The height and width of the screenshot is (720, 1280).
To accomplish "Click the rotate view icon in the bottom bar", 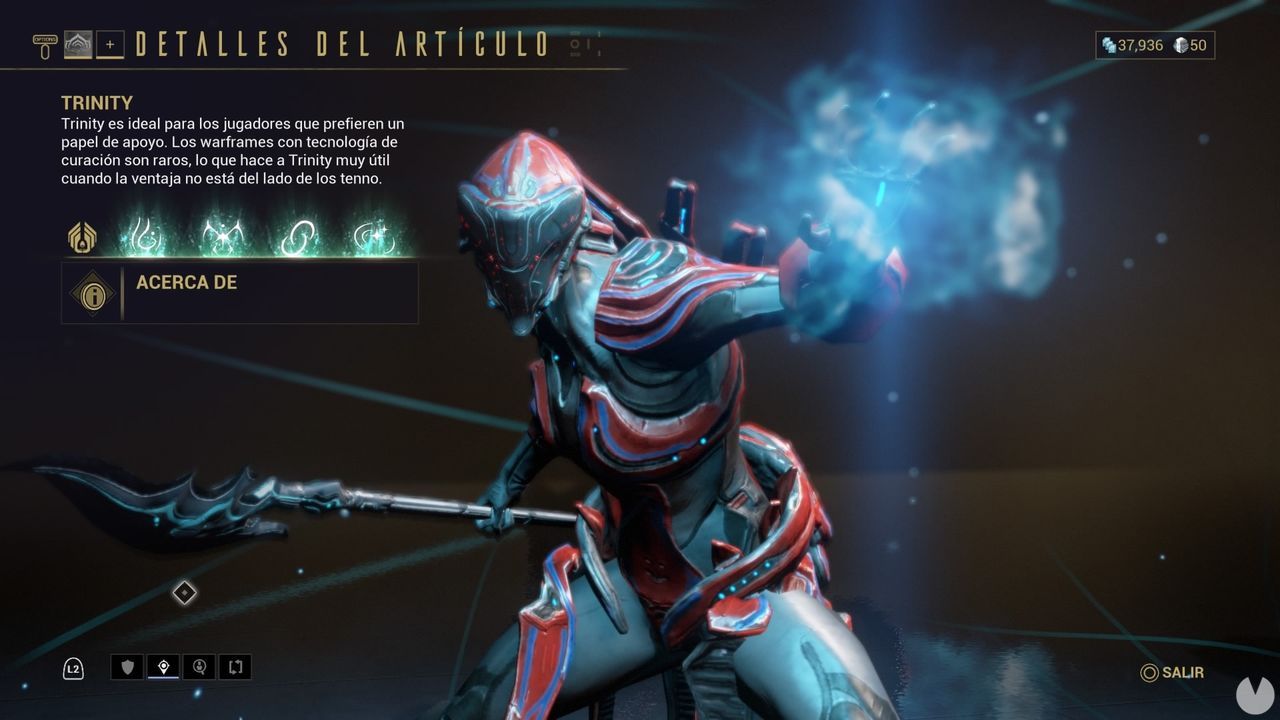I will (235, 667).
